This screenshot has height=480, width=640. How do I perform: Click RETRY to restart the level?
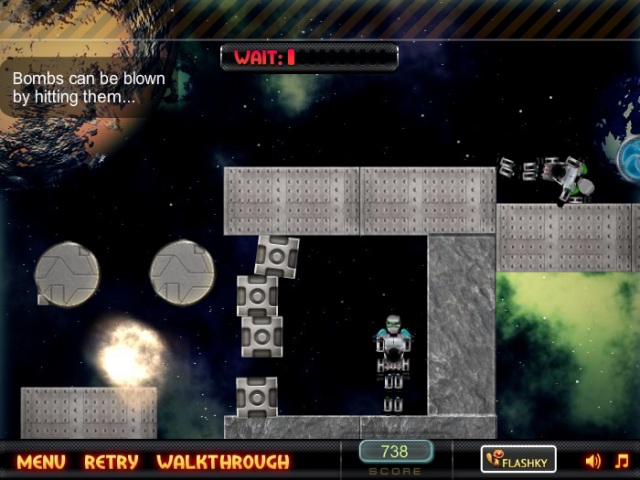111,462
